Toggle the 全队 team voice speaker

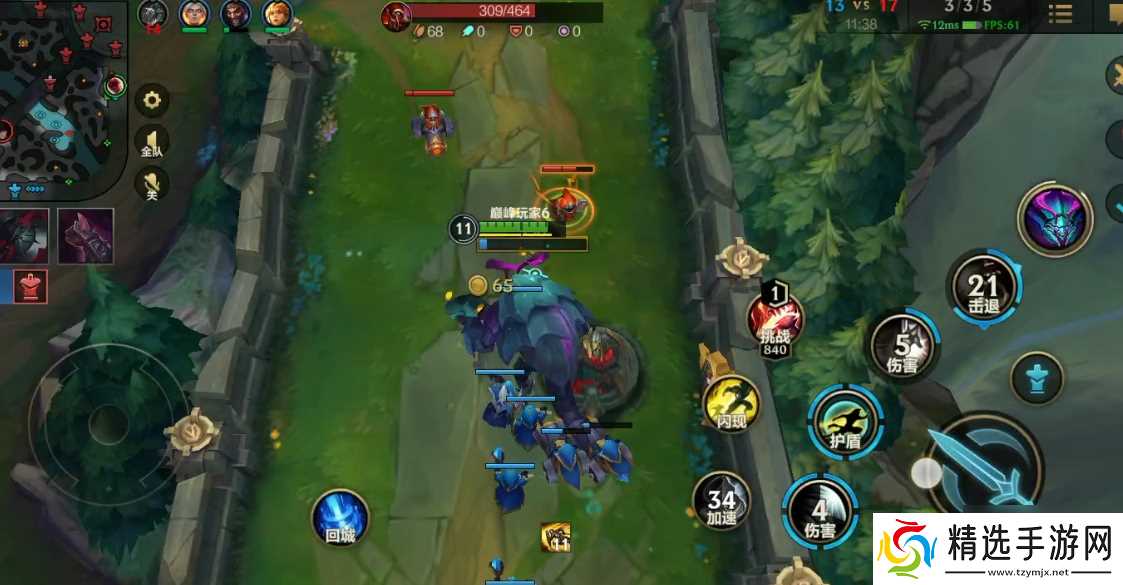click(x=152, y=143)
